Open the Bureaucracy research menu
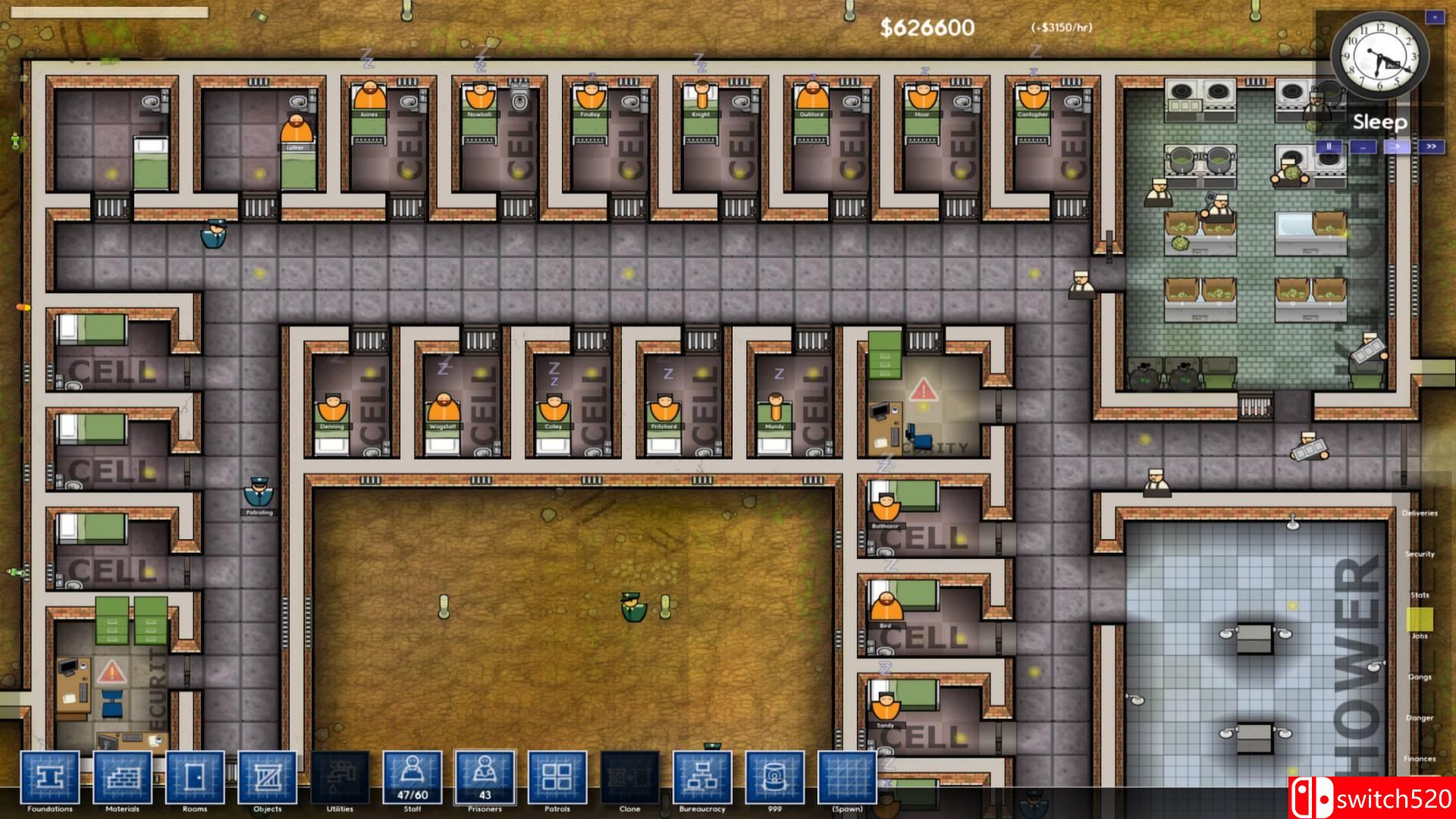The width and height of the screenshot is (1456, 819). click(x=702, y=777)
